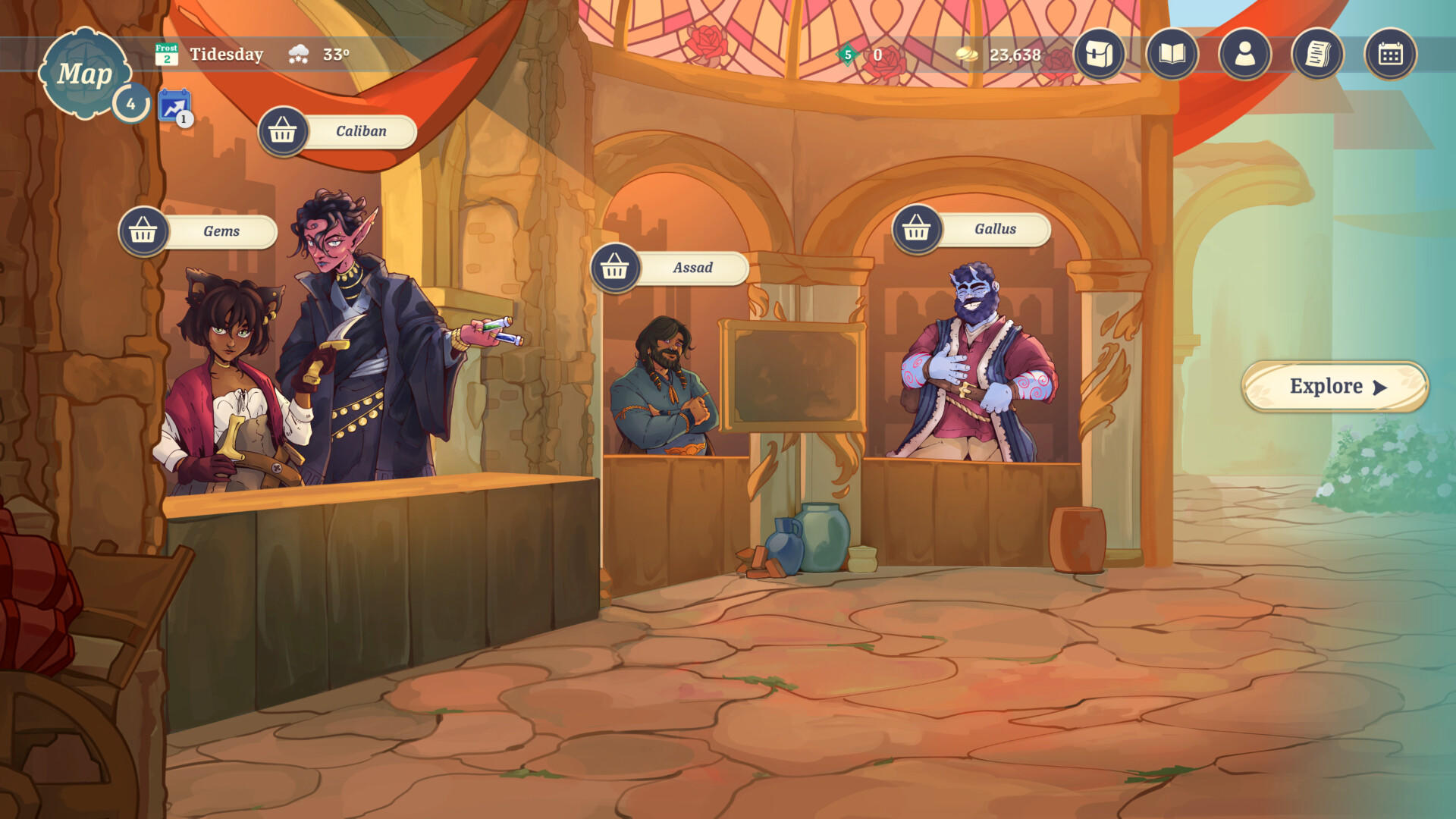Open Gallus's shopping basket icon
Screen dimensions: 1456x819
coord(918,228)
